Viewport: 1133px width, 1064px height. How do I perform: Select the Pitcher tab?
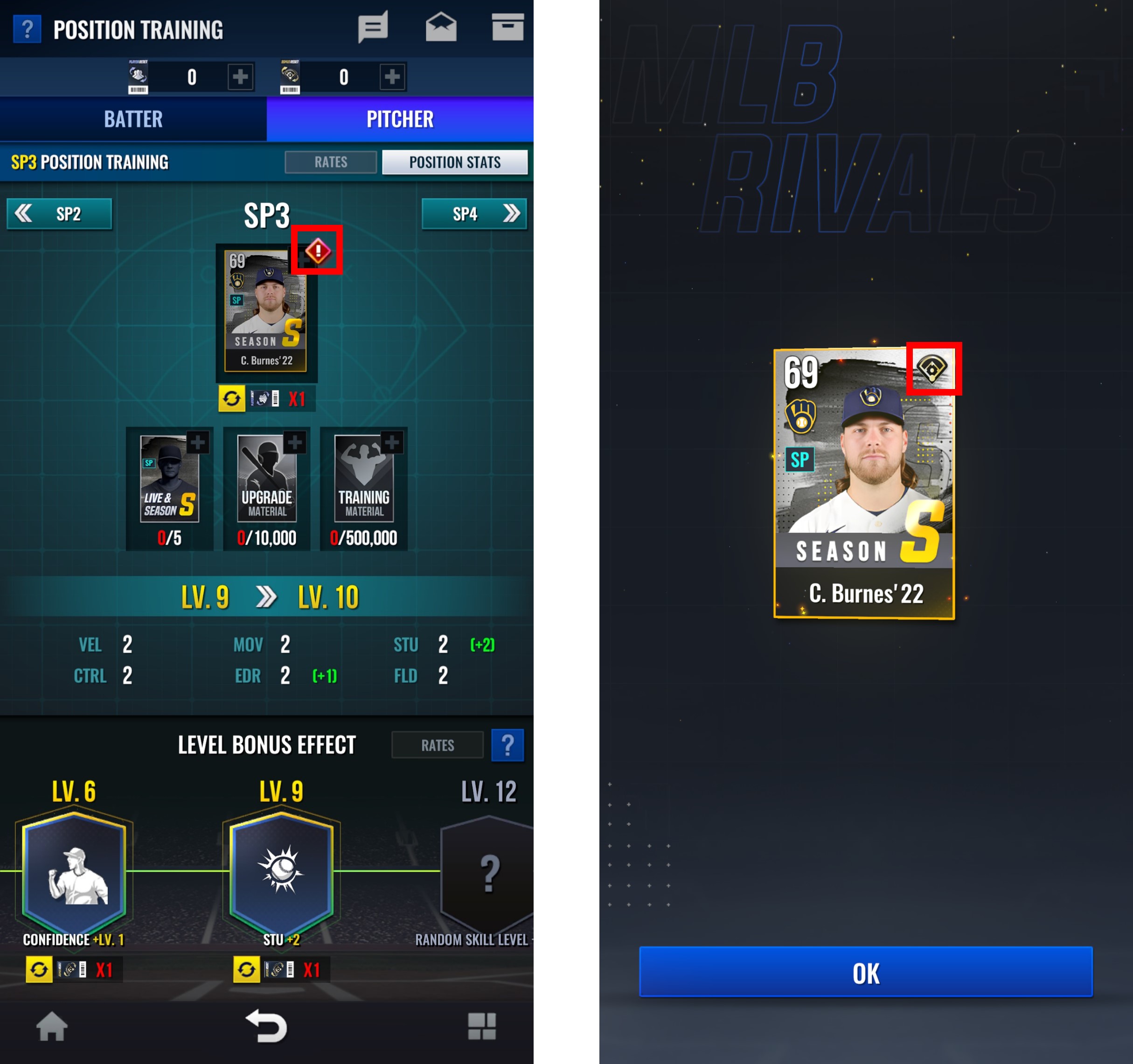400,119
